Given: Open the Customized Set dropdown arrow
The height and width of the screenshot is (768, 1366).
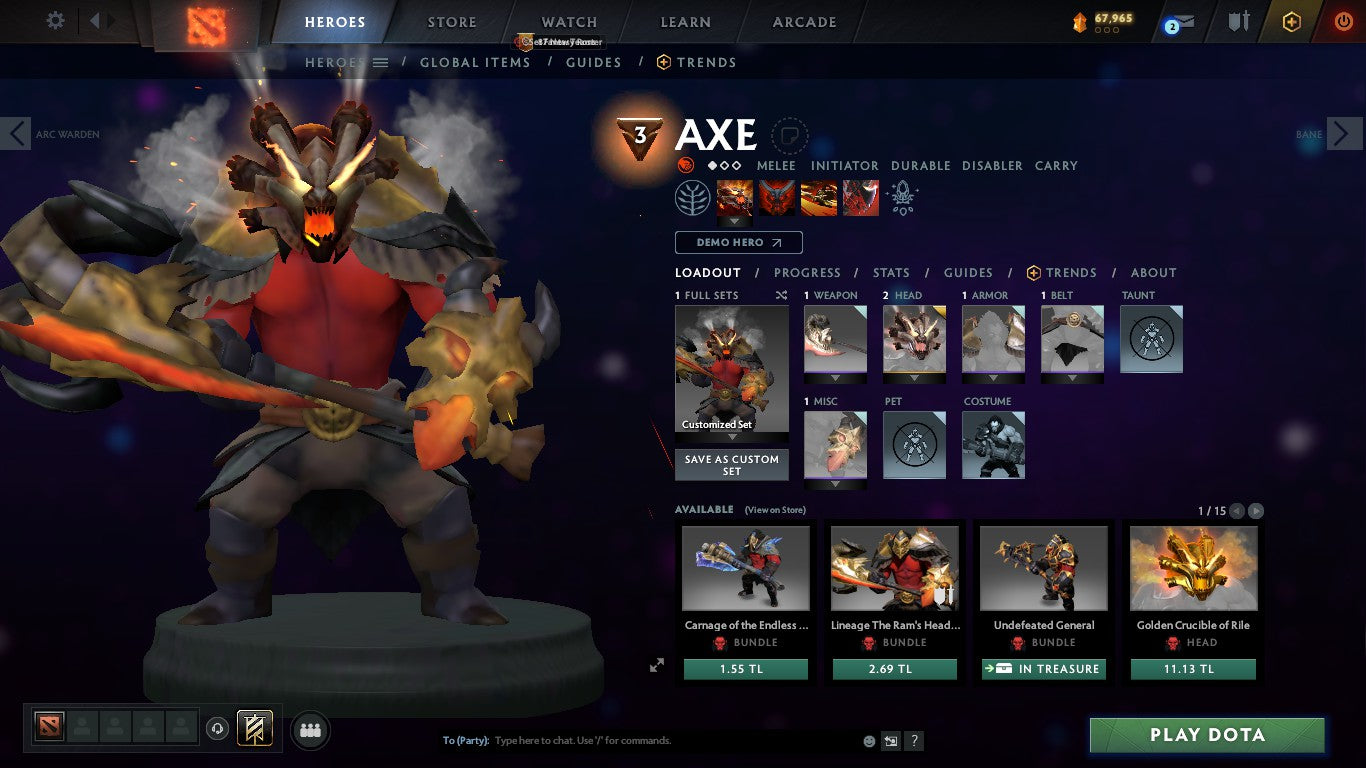Looking at the screenshot, I should pos(732,437).
